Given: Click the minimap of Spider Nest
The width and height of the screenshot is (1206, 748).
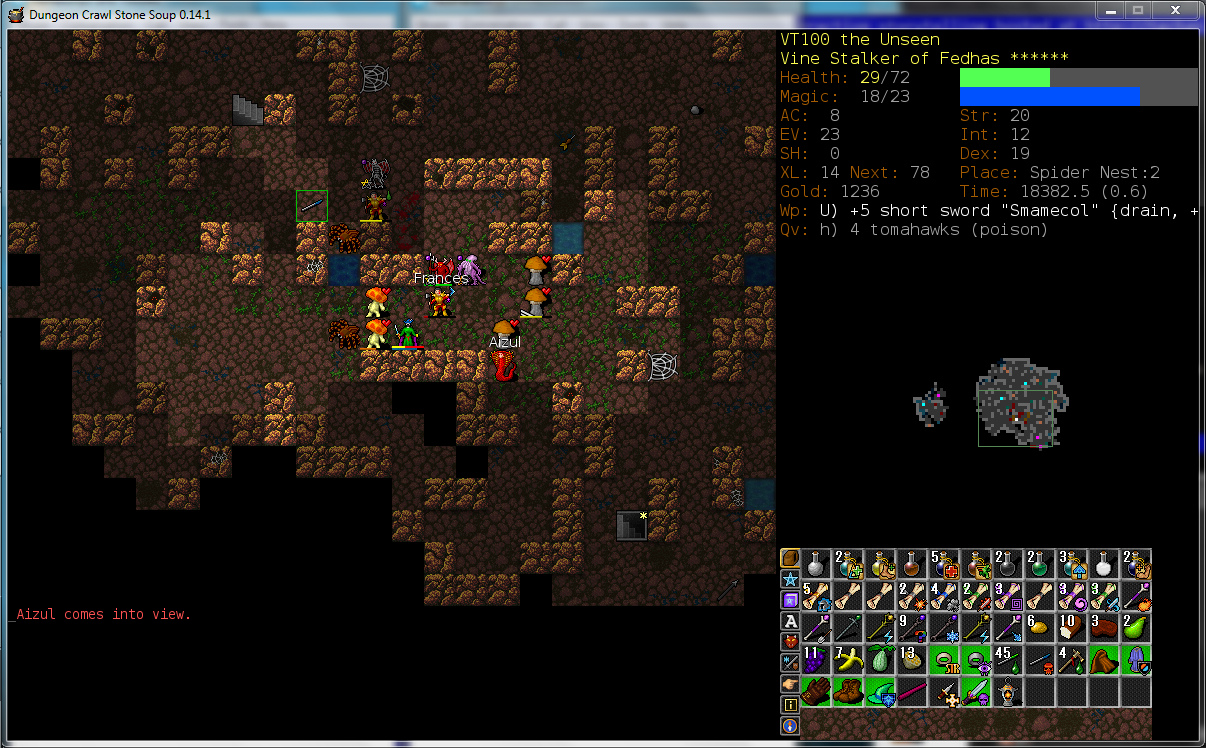Looking at the screenshot, I should [1017, 403].
